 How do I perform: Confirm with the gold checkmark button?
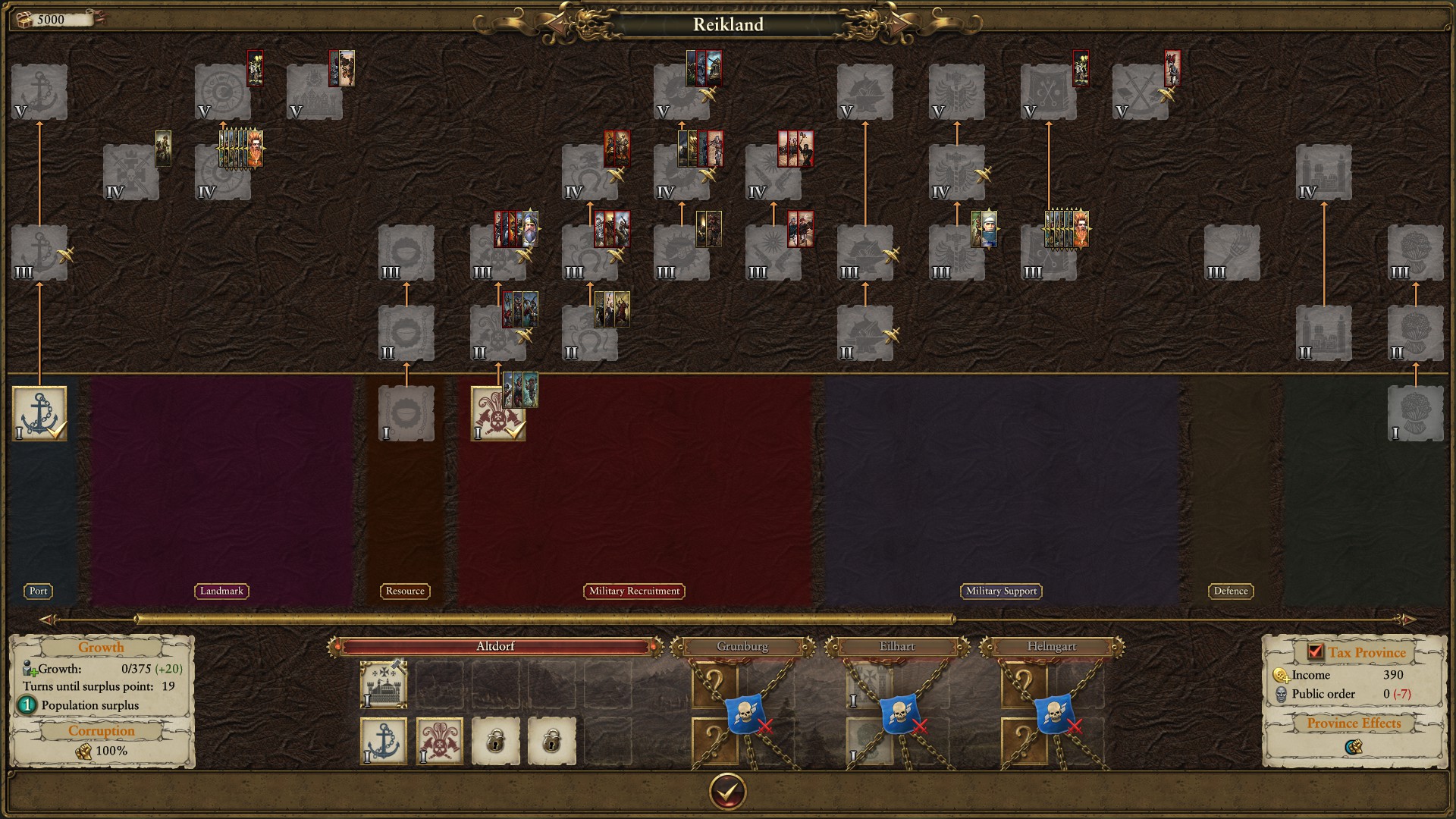click(x=727, y=792)
